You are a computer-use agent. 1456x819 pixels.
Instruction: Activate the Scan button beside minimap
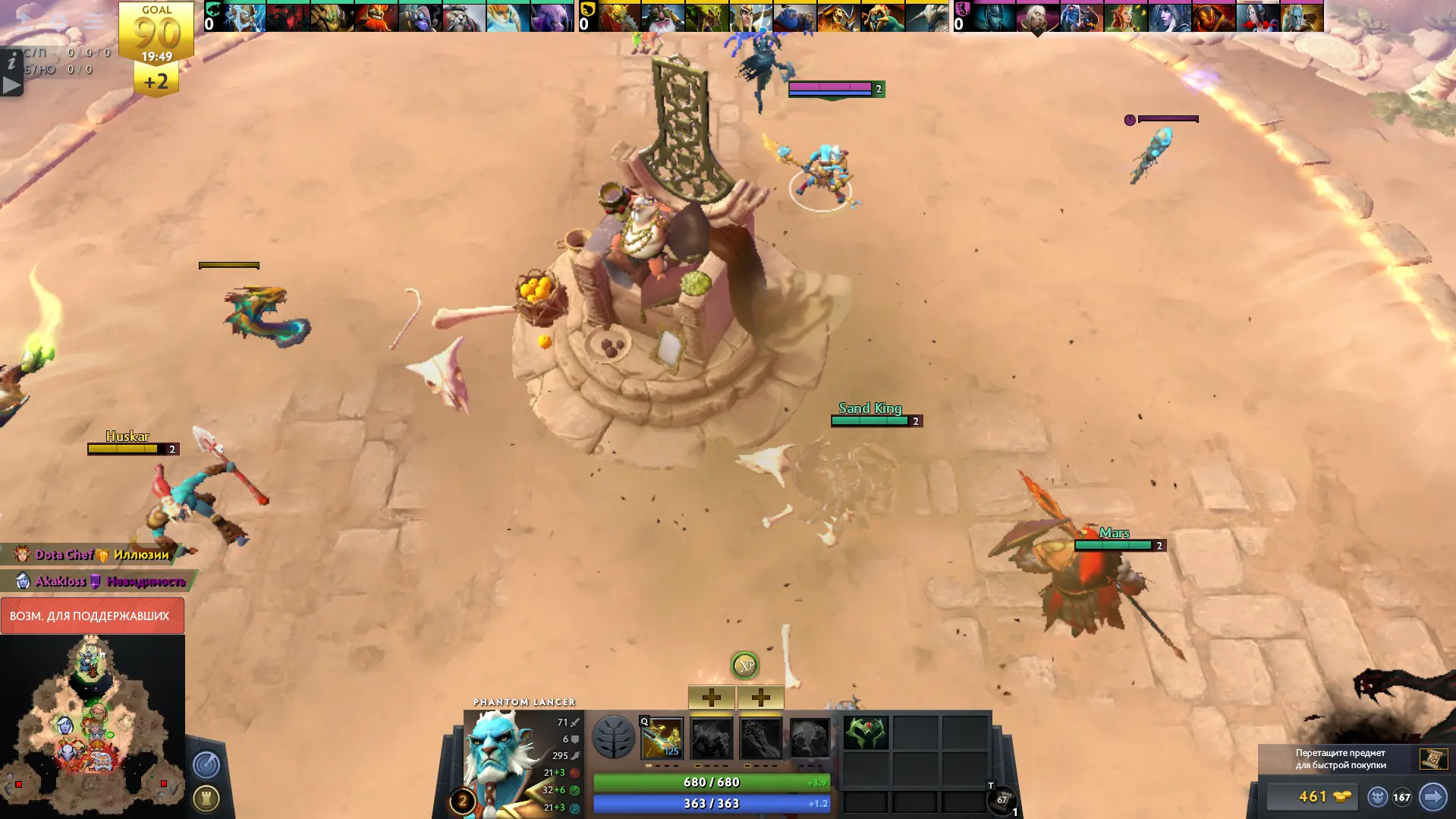pos(206,764)
